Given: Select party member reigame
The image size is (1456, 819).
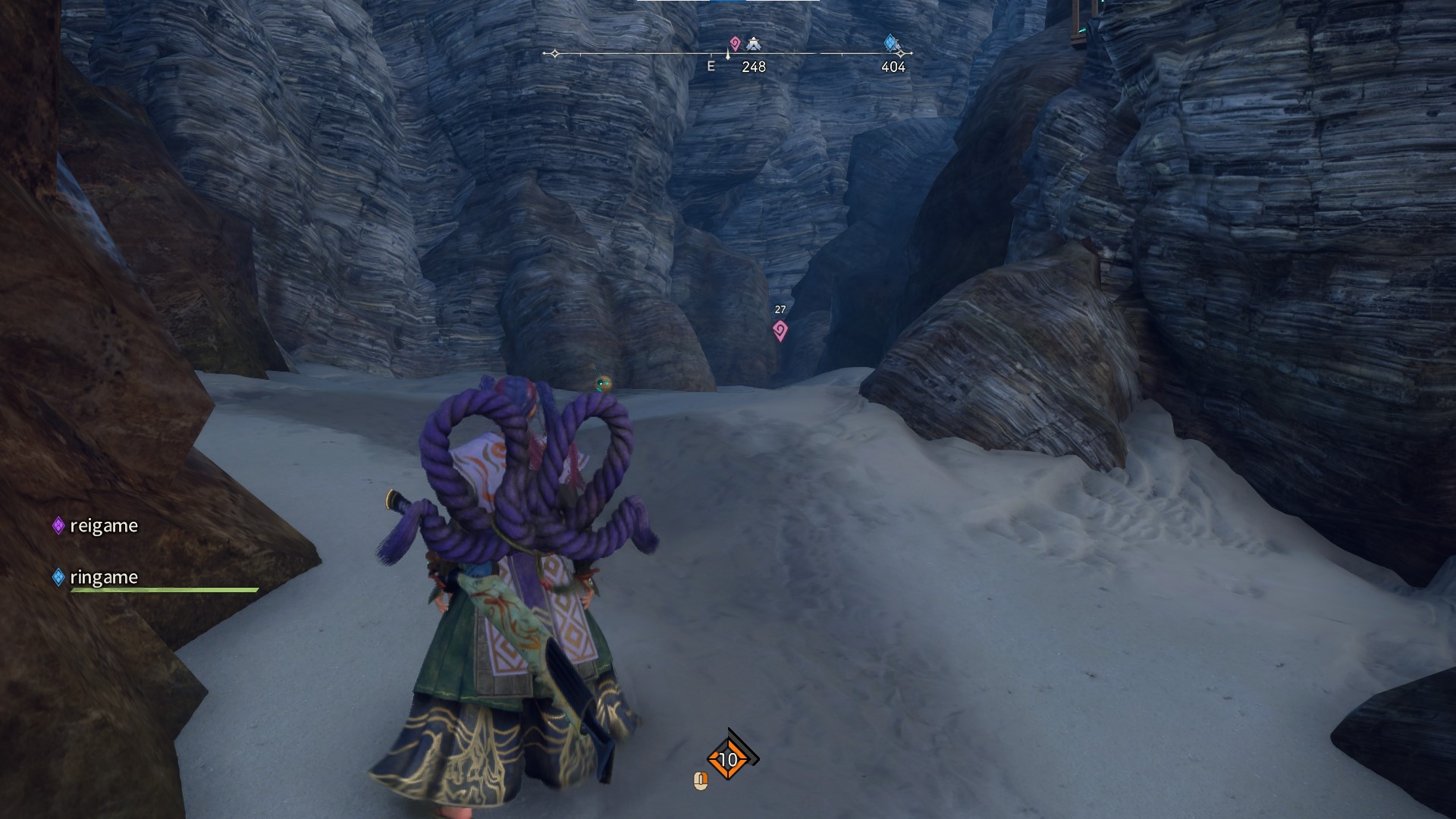Looking at the screenshot, I should point(103,526).
